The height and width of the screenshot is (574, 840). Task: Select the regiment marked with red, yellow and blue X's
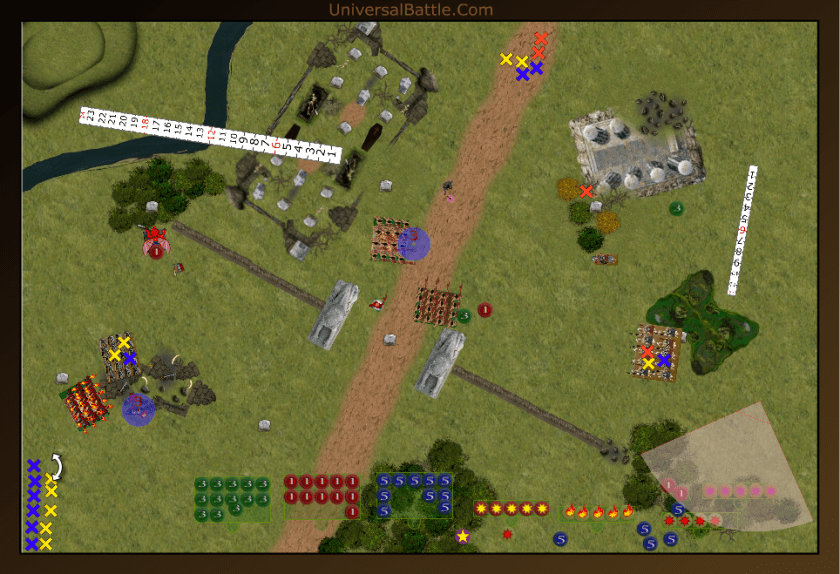pos(658,353)
